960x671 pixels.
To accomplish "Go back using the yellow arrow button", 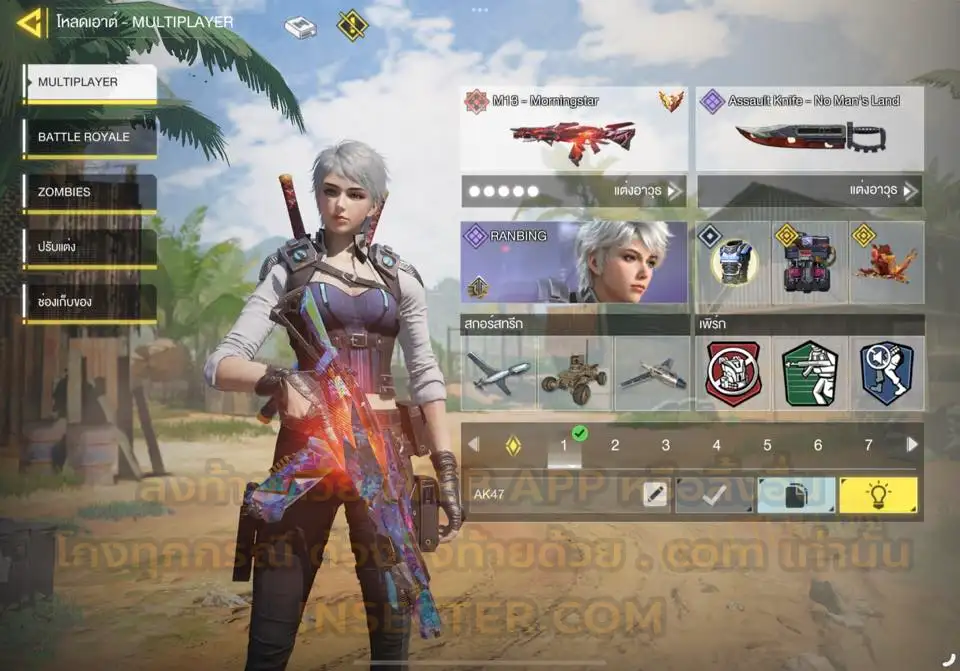I will (30, 22).
